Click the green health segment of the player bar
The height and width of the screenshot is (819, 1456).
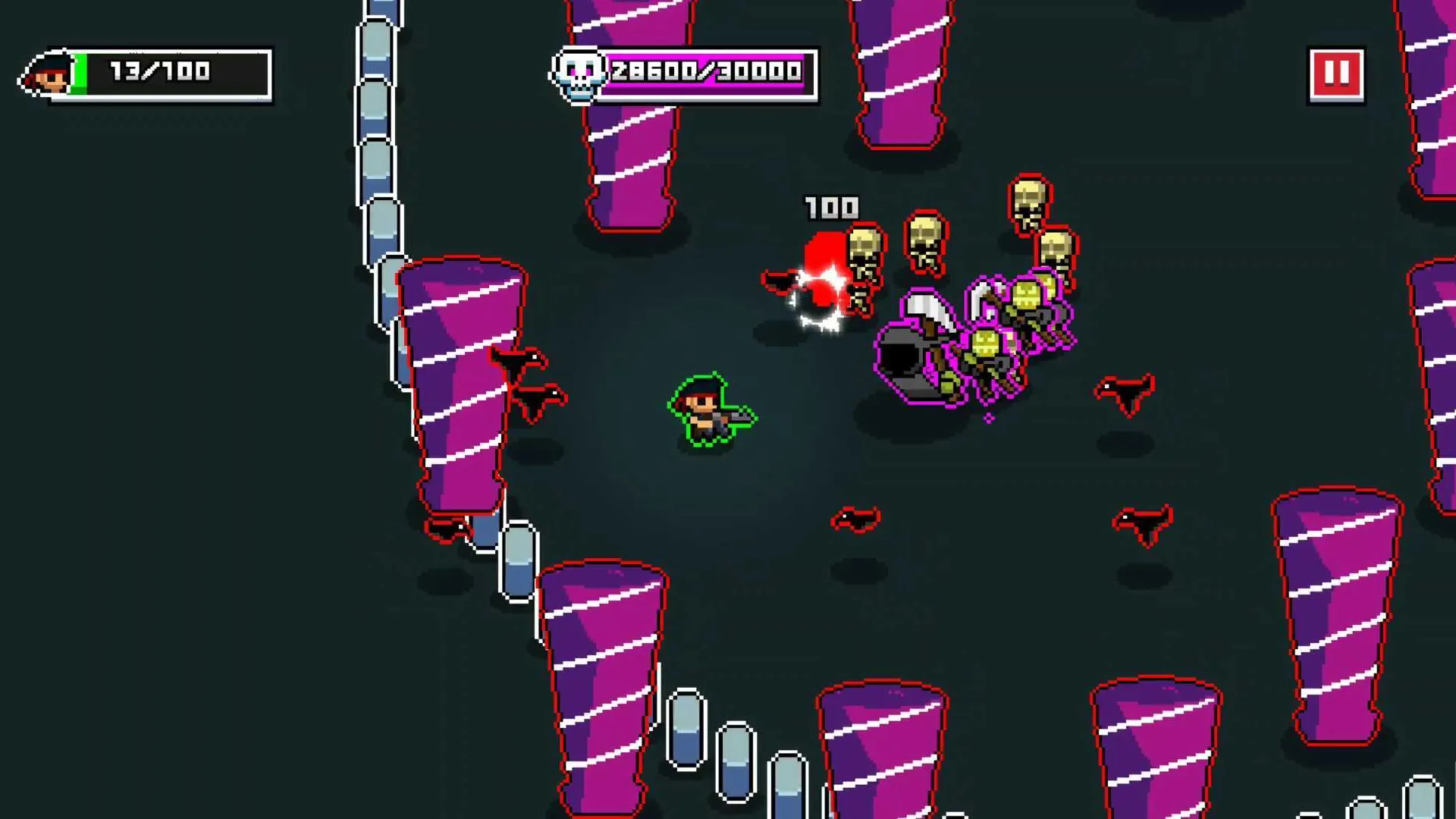click(x=81, y=74)
